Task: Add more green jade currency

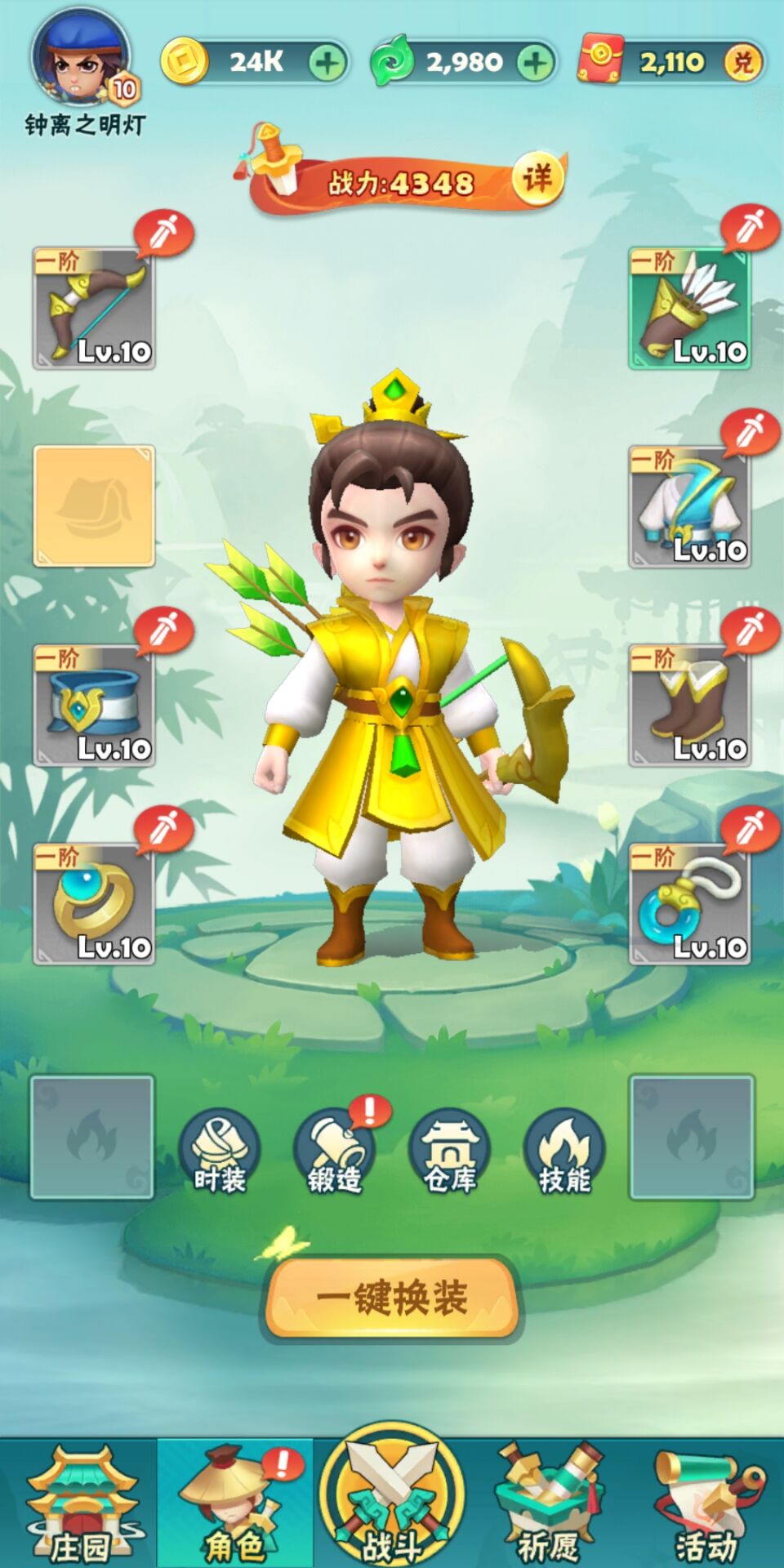Action: (x=536, y=62)
